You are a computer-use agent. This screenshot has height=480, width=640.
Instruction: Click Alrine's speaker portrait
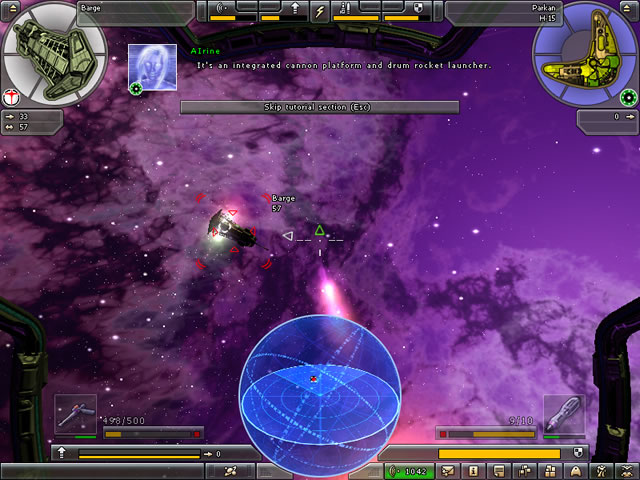(x=153, y=63)
